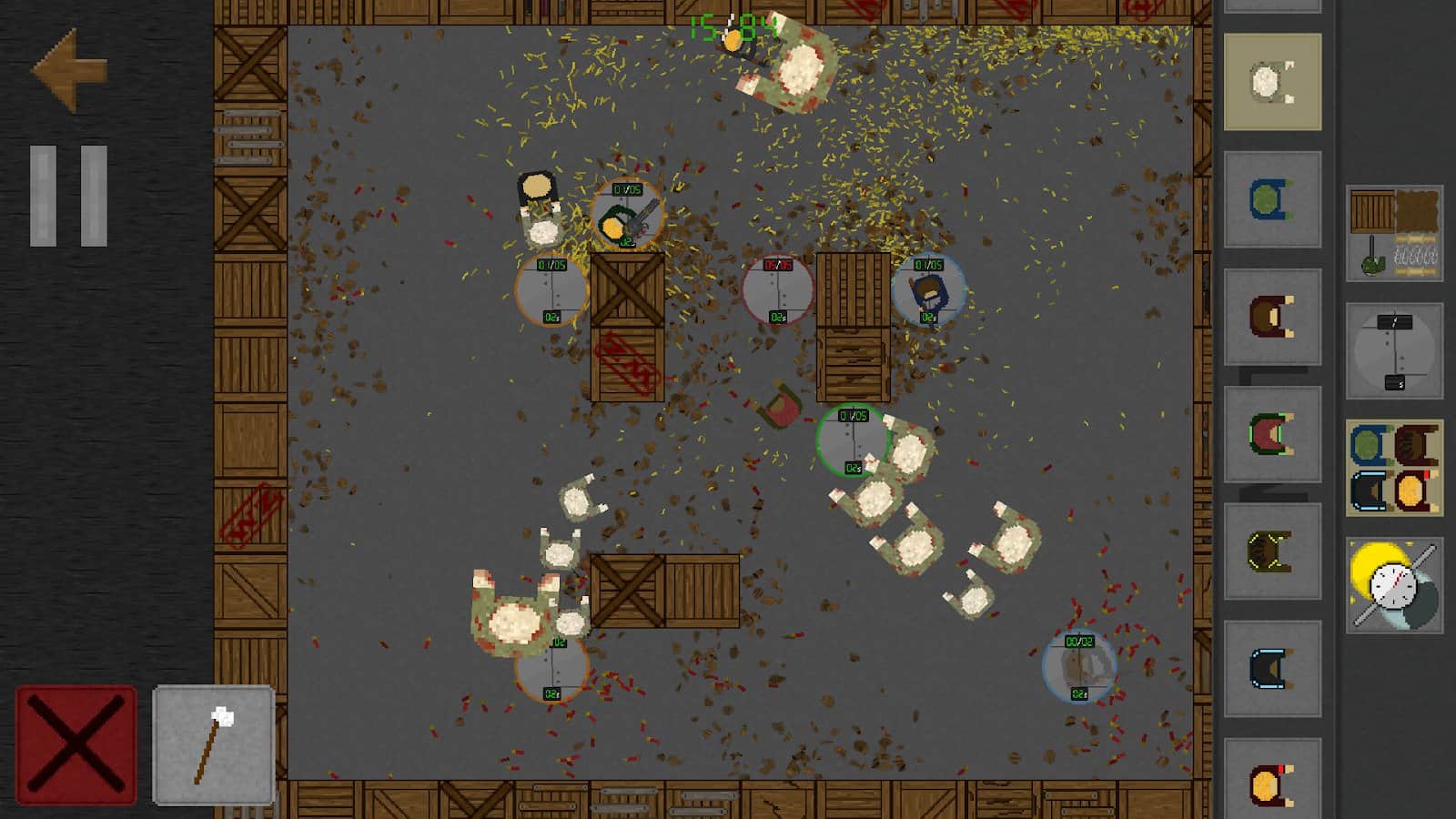Select the axe tool slot
This screenshot has width=1456, height=819.
point(214,745)
